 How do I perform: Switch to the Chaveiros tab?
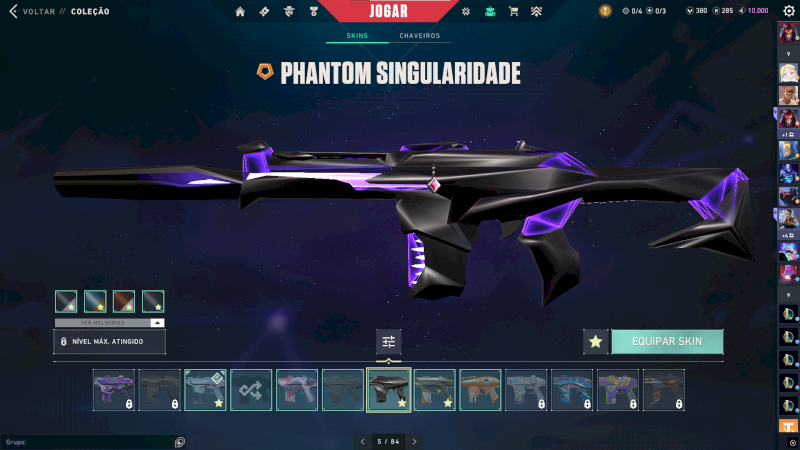tap(419, 36)
